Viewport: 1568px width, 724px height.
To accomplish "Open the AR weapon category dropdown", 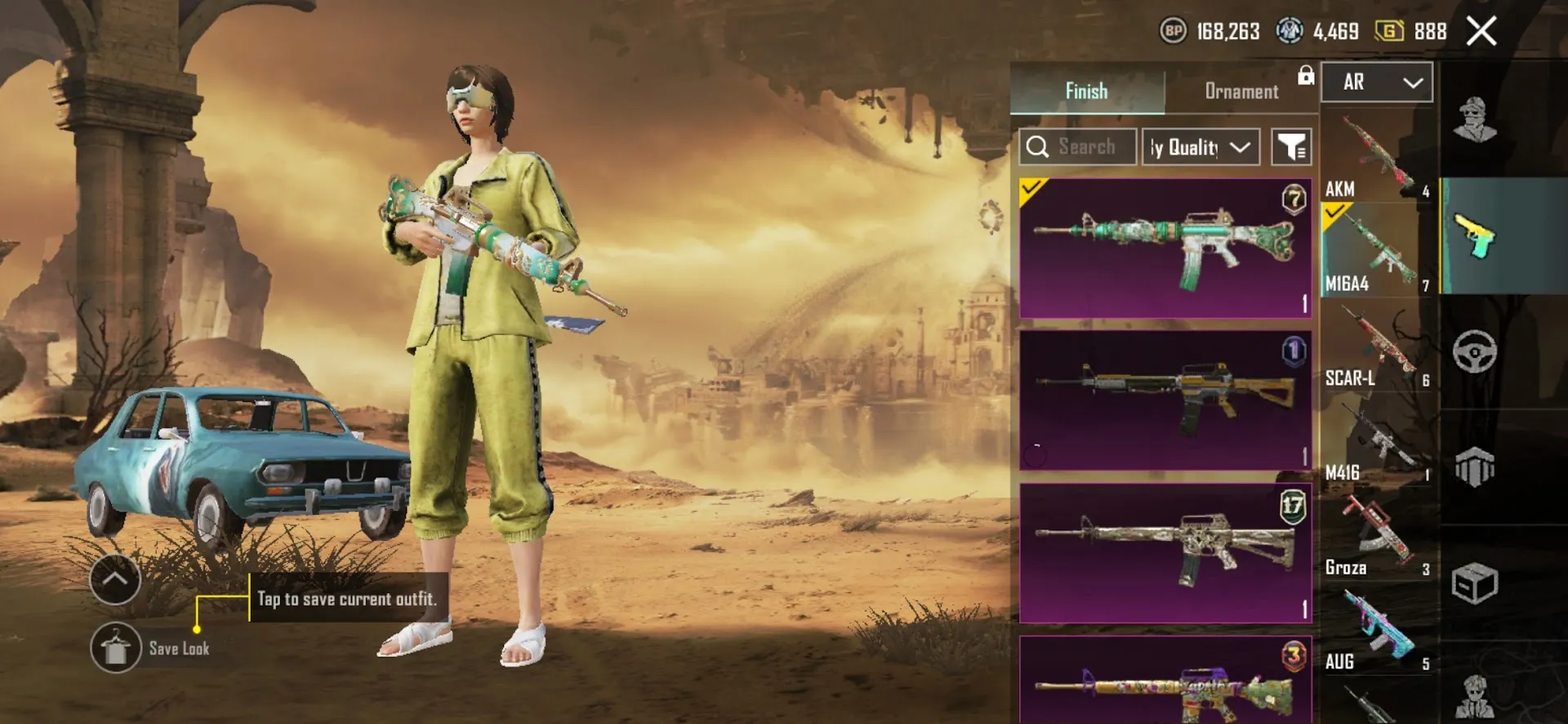I will coord(1376,82).
